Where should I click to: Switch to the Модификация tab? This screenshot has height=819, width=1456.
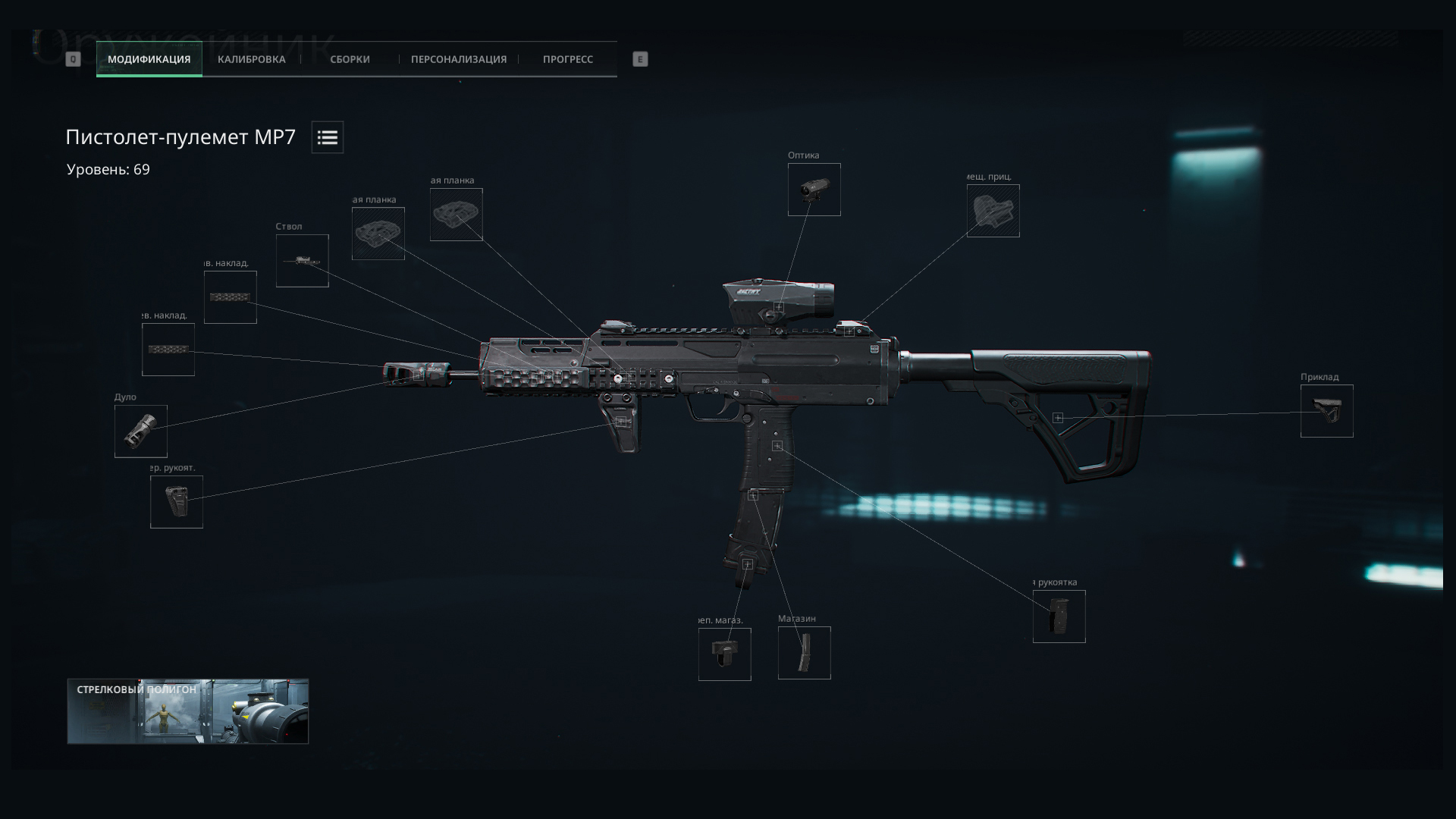tap(149, 59)
